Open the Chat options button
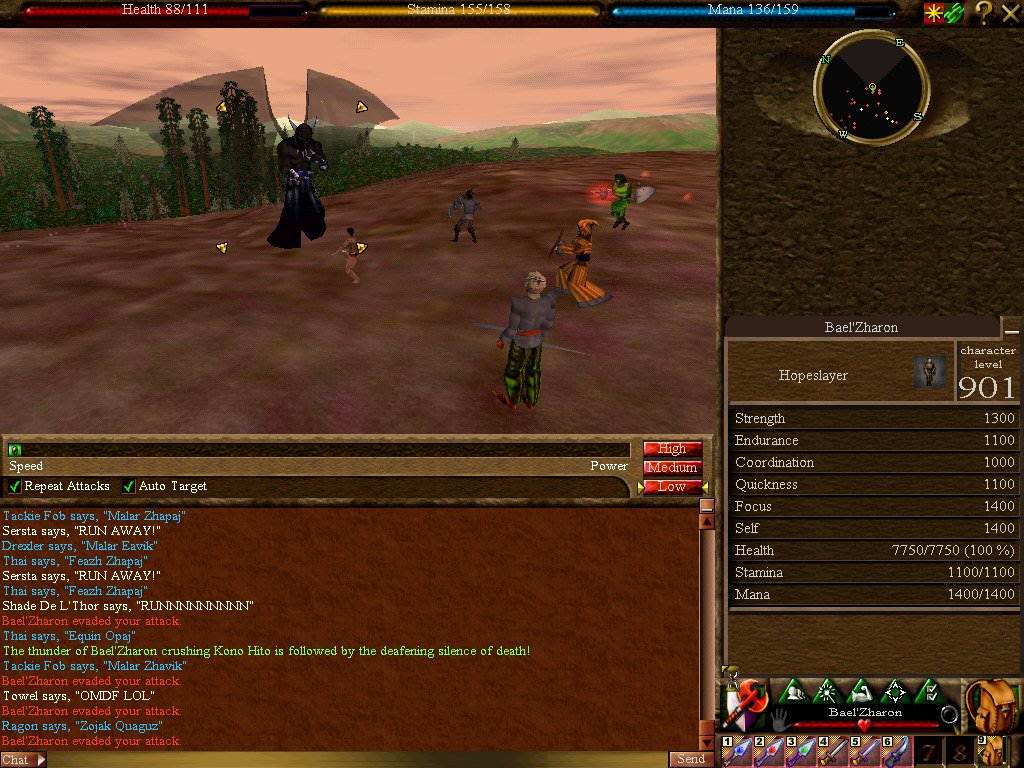The height and width of the screenshot is (768, 1024). (x=22, y=760)
